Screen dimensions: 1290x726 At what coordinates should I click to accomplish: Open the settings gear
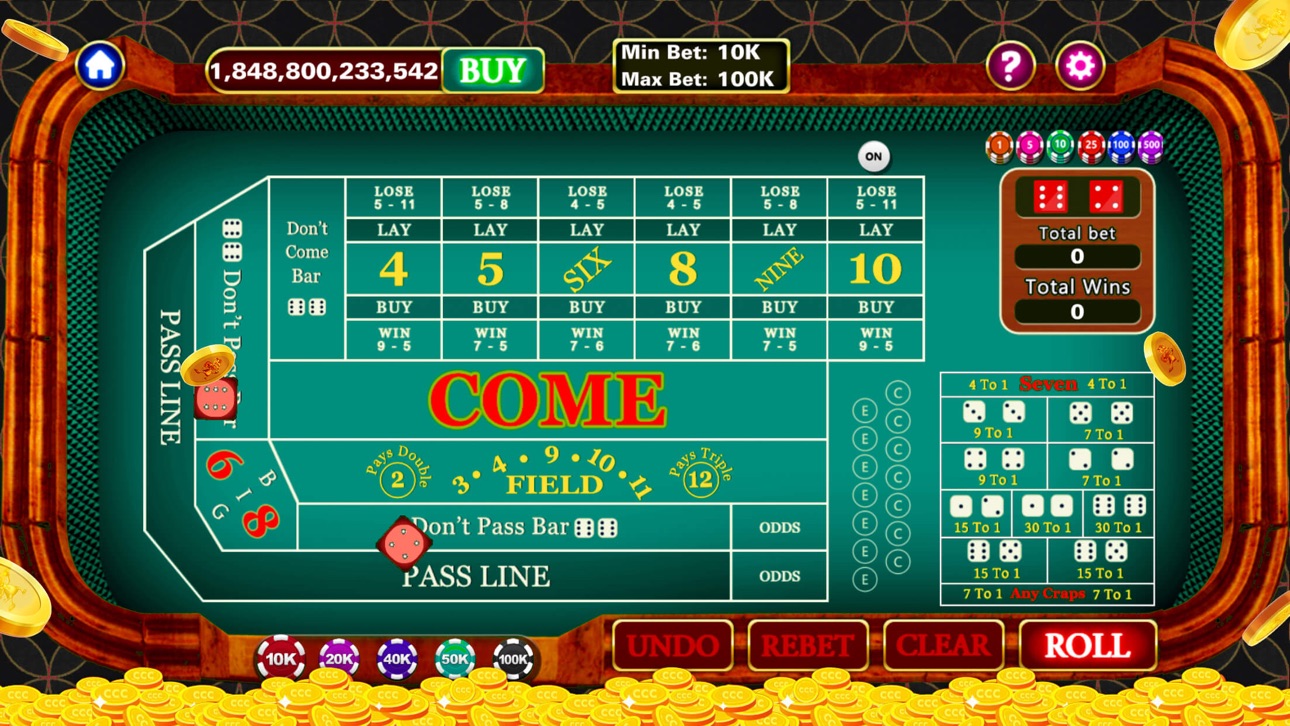point(1079,64)
